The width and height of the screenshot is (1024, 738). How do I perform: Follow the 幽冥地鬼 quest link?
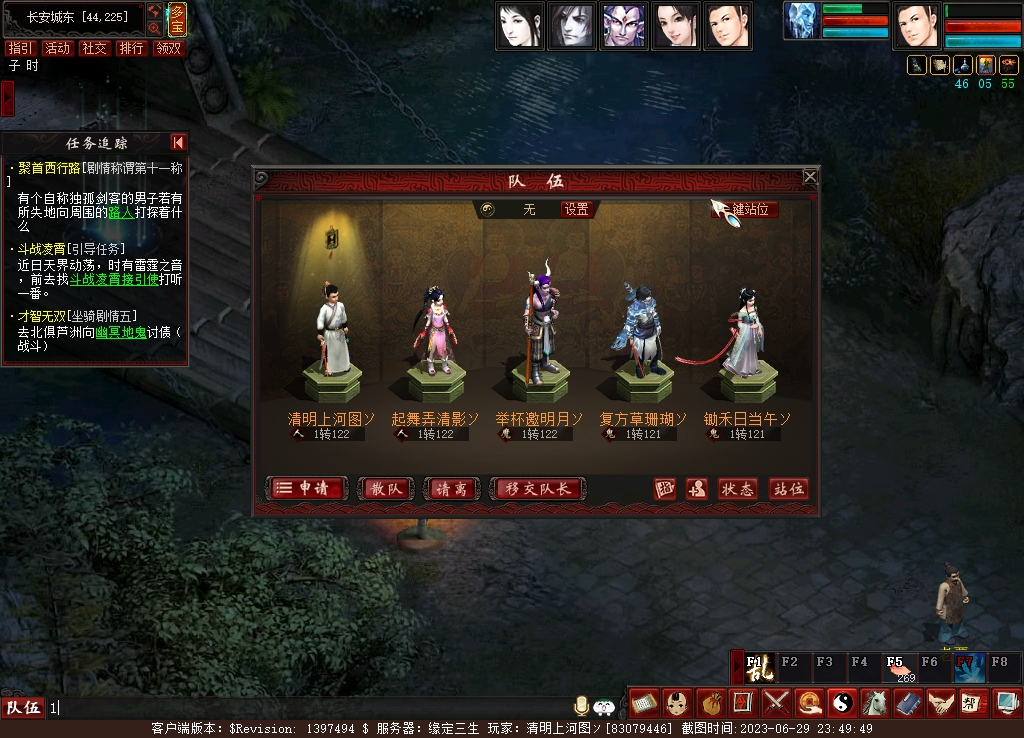coord(121,332)
